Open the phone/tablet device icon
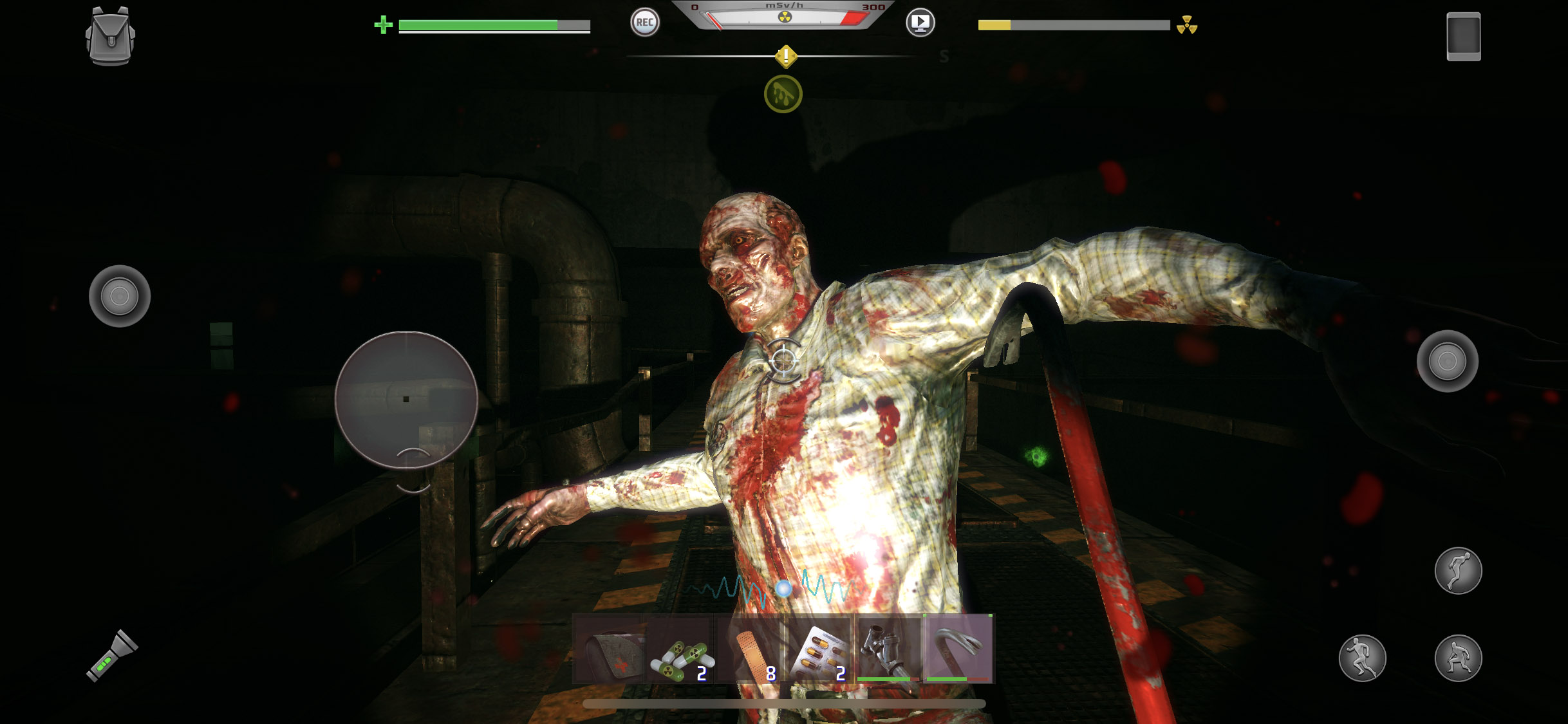 click(x=1464, y=35)
